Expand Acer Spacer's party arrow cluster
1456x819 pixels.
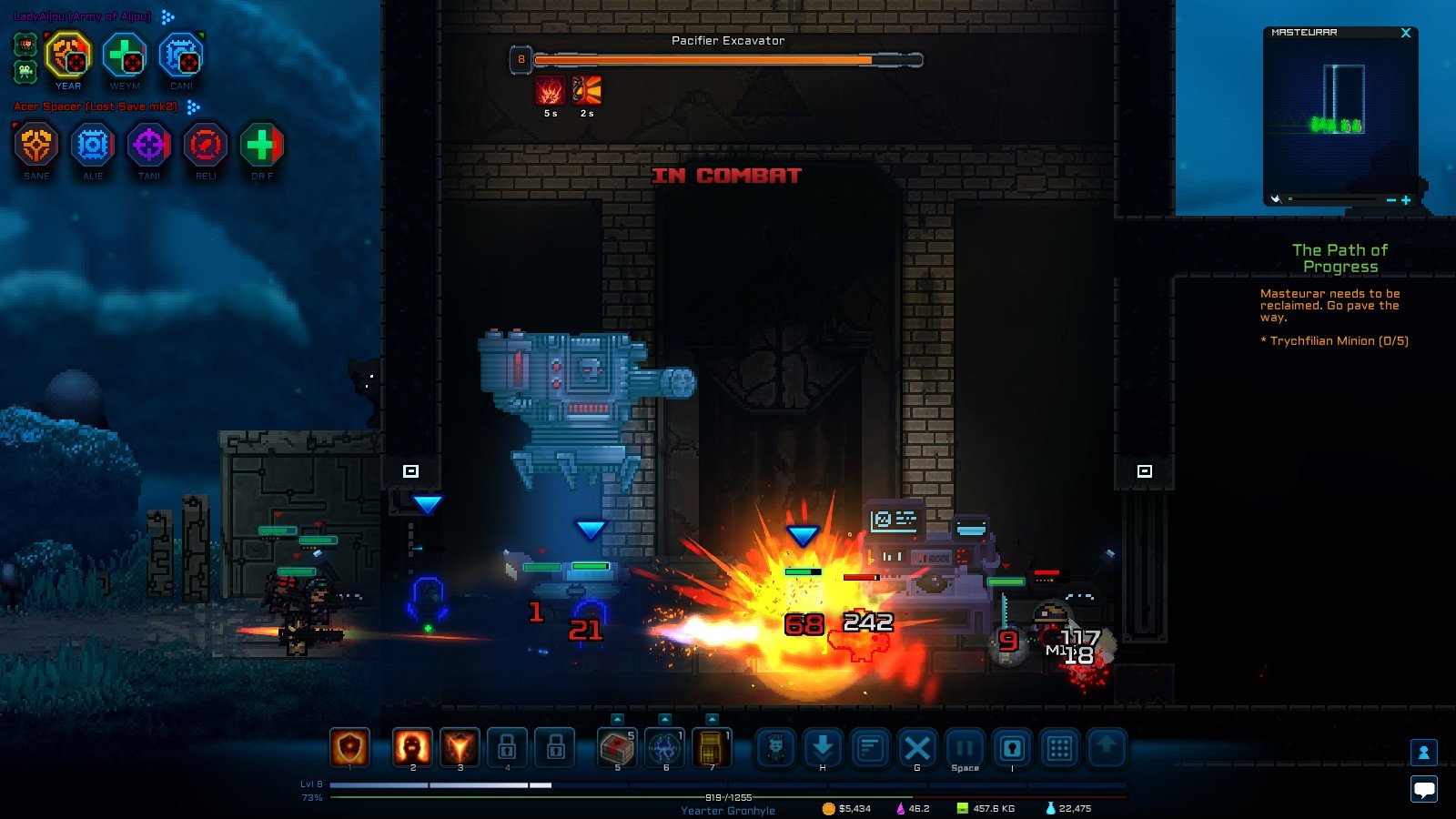point(191,107)
